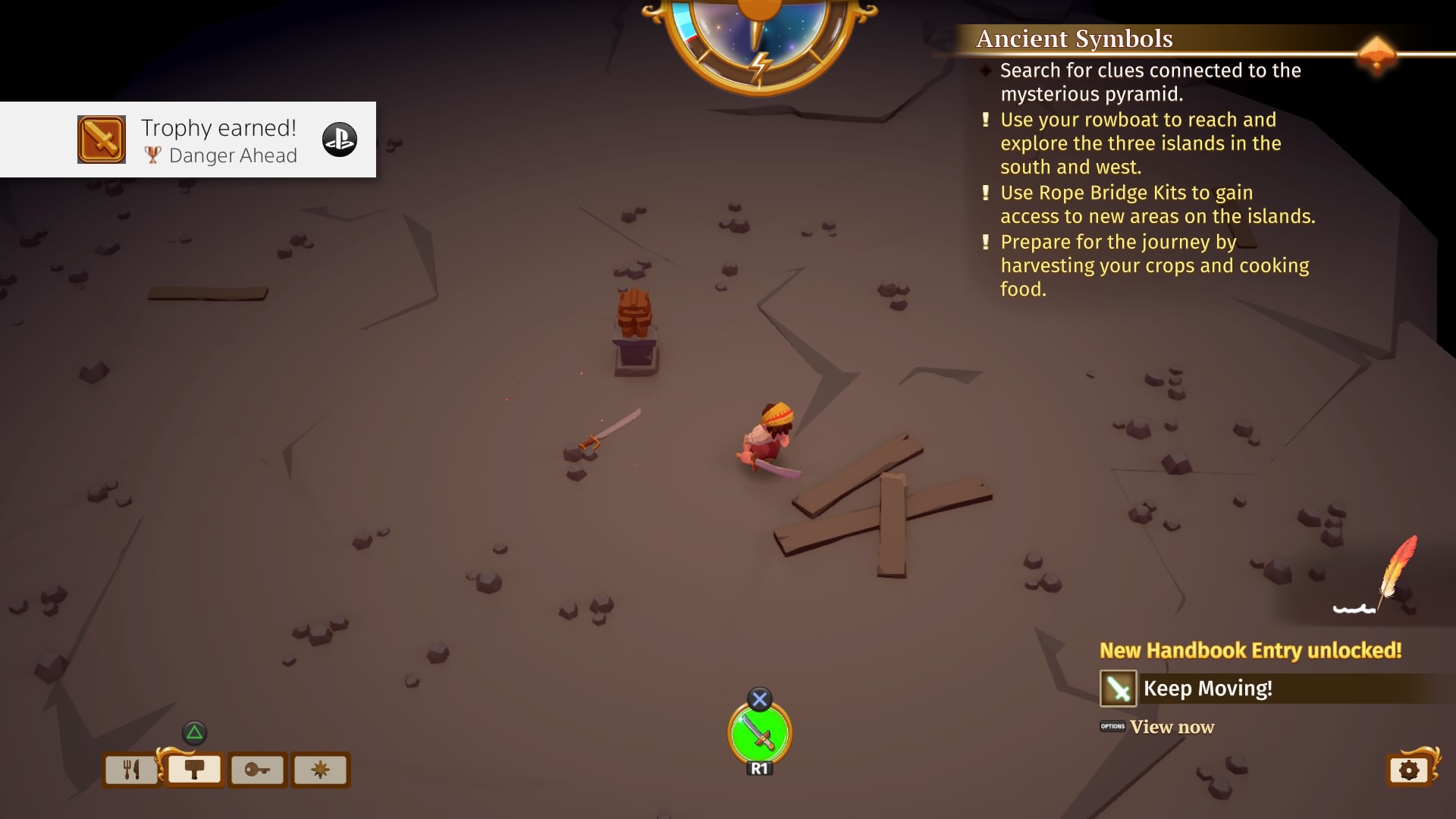Image resolution: width=1456 pixels, height=819 pixels.
Task: Select the food/utensils hotbar slot
Action: tap(130, 770)
